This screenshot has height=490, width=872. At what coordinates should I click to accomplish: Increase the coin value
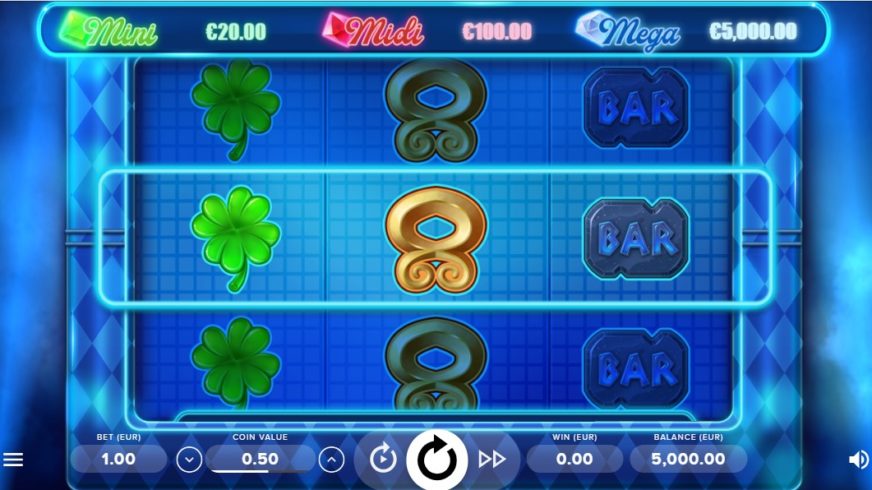pos(331,460)
